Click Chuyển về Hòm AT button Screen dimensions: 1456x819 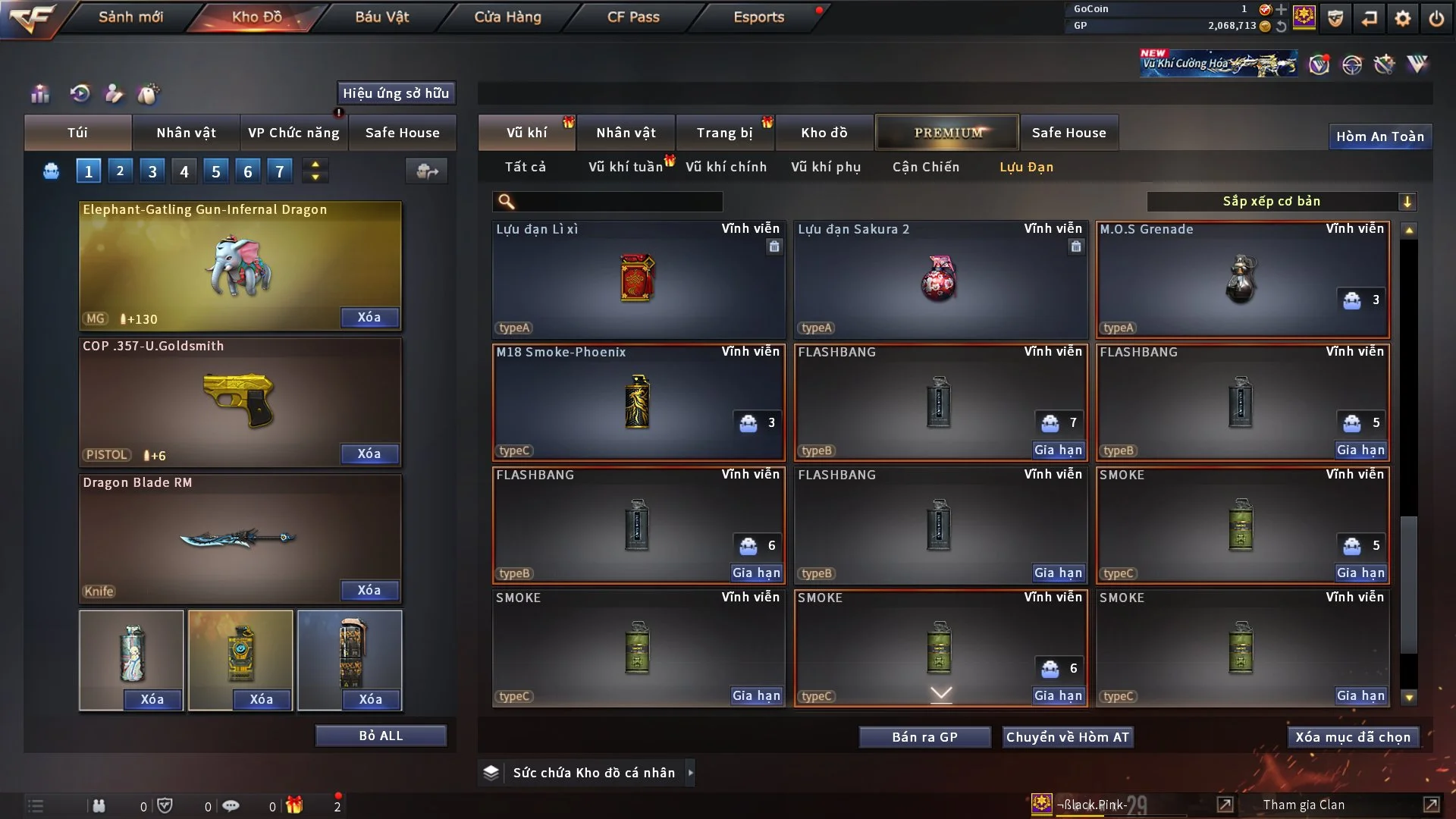(x=1067, y=737)
